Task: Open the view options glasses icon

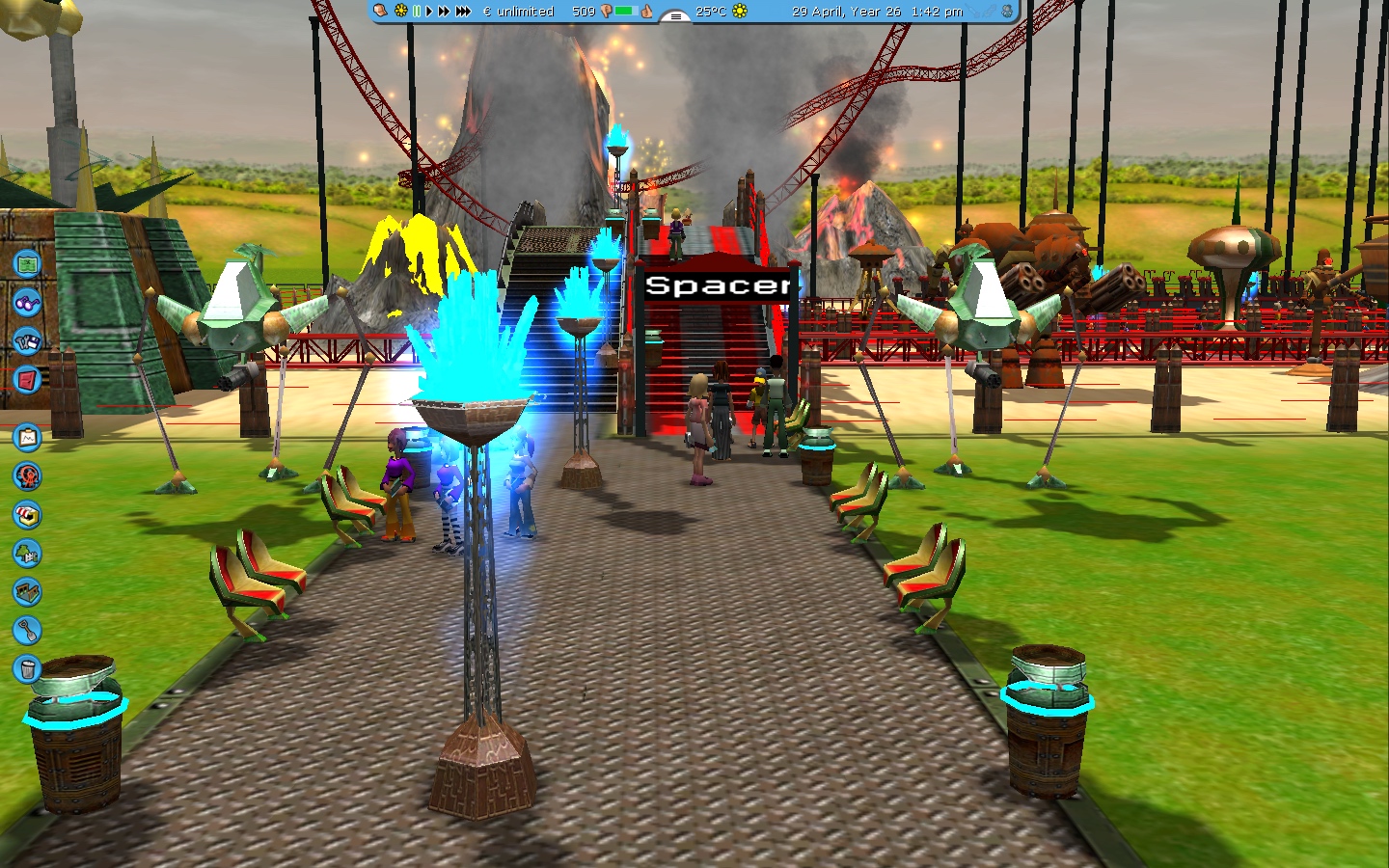Action: pos(27,302)
